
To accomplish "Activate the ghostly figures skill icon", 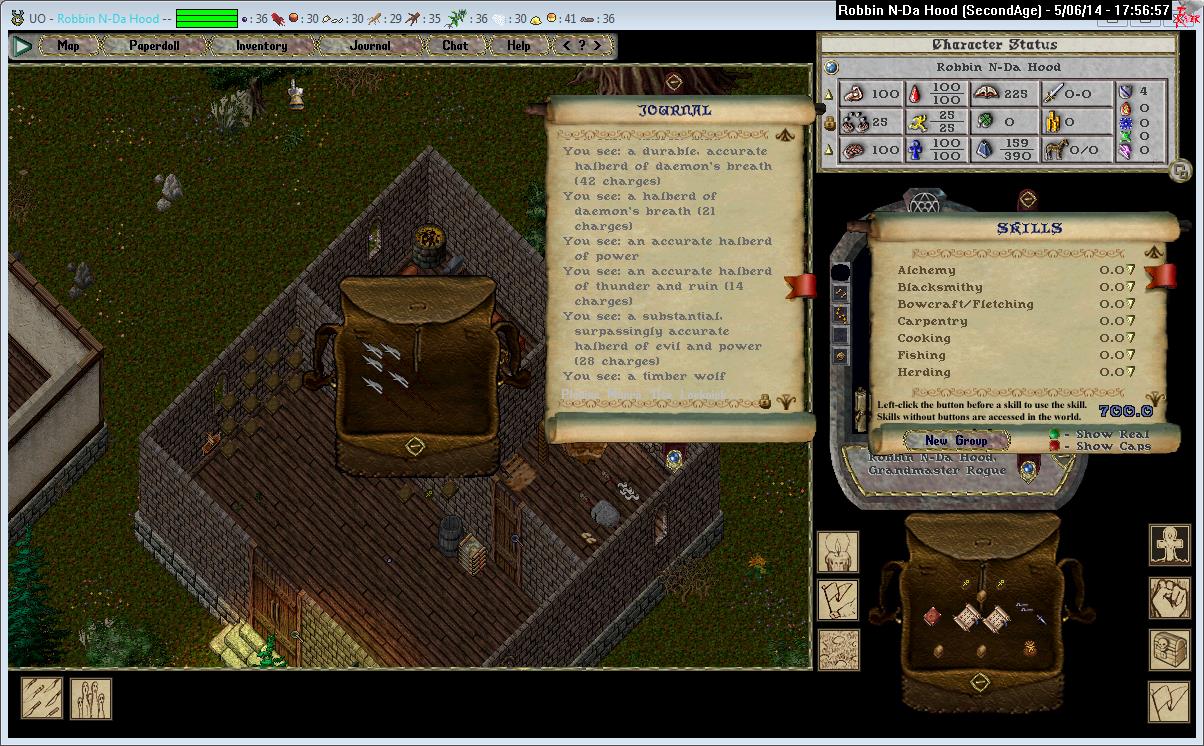I will pos(91,698).
